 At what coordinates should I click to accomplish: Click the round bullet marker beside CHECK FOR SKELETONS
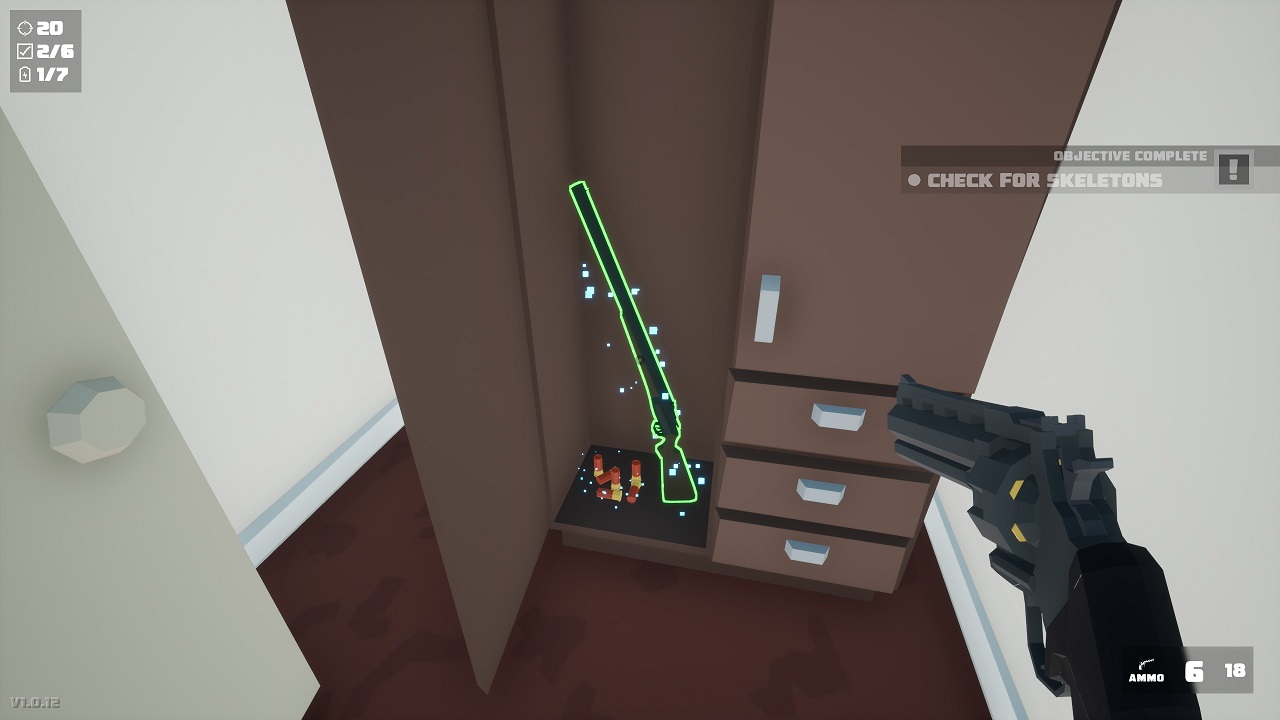click(x=913, y=181)
